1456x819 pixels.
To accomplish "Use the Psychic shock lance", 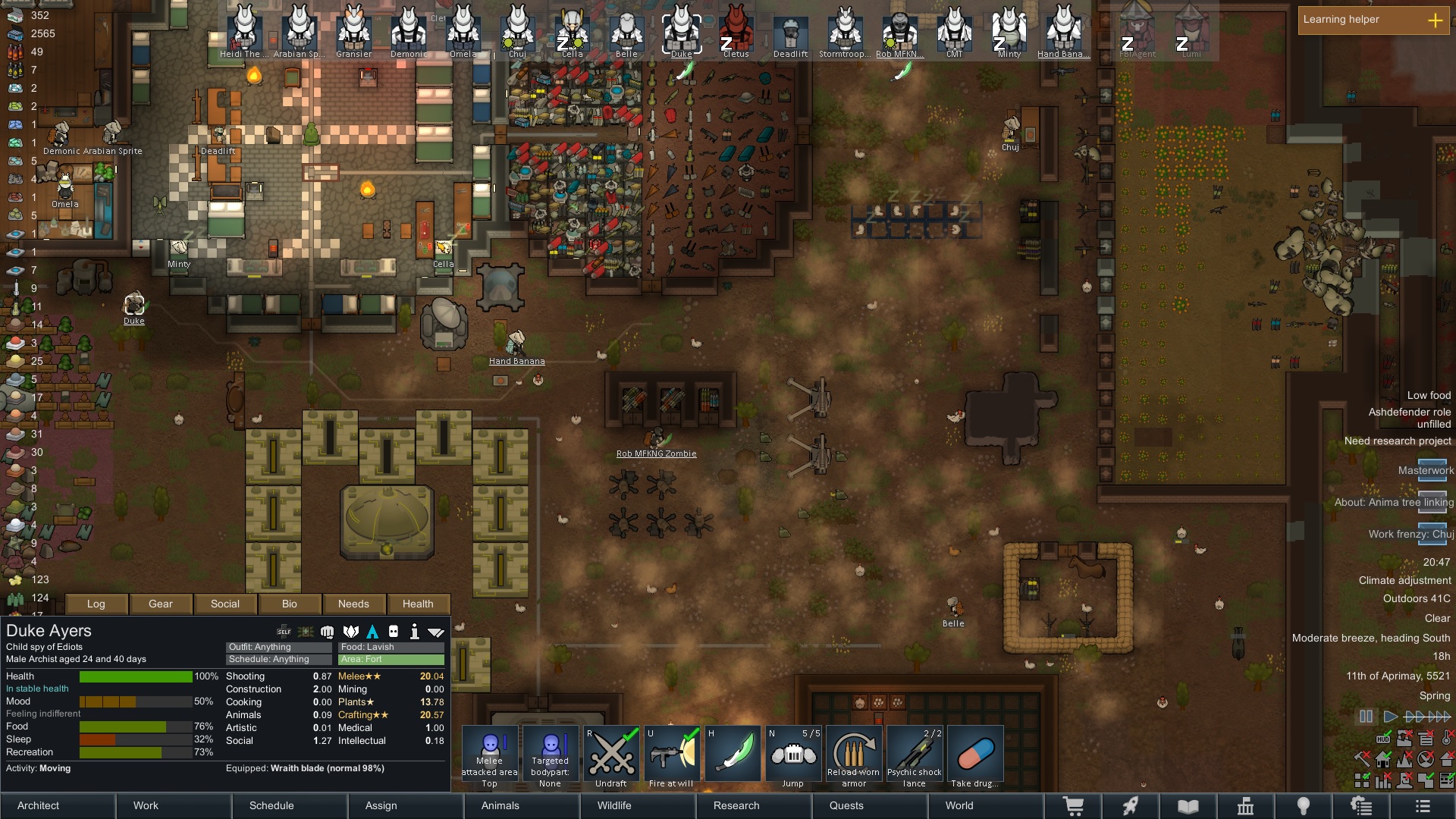I will pyautogui.click(x=915, y=756).
